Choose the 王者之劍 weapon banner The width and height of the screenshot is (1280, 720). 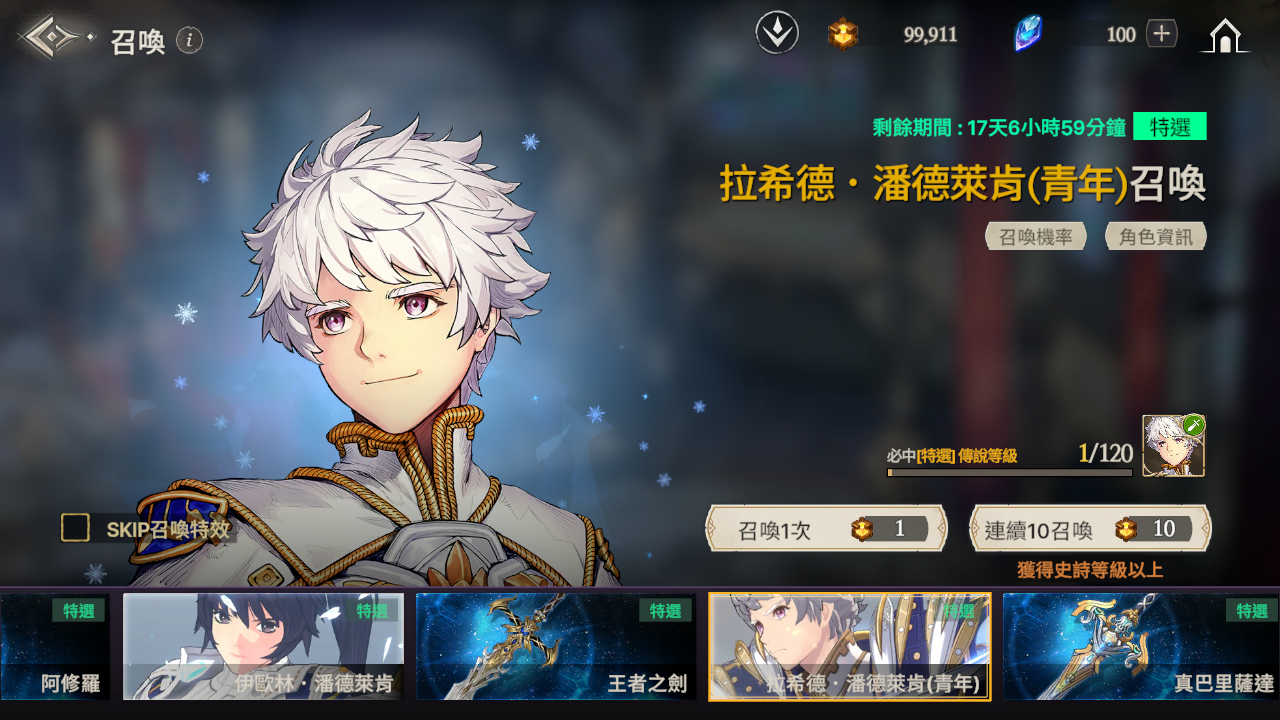click(556, 646)
